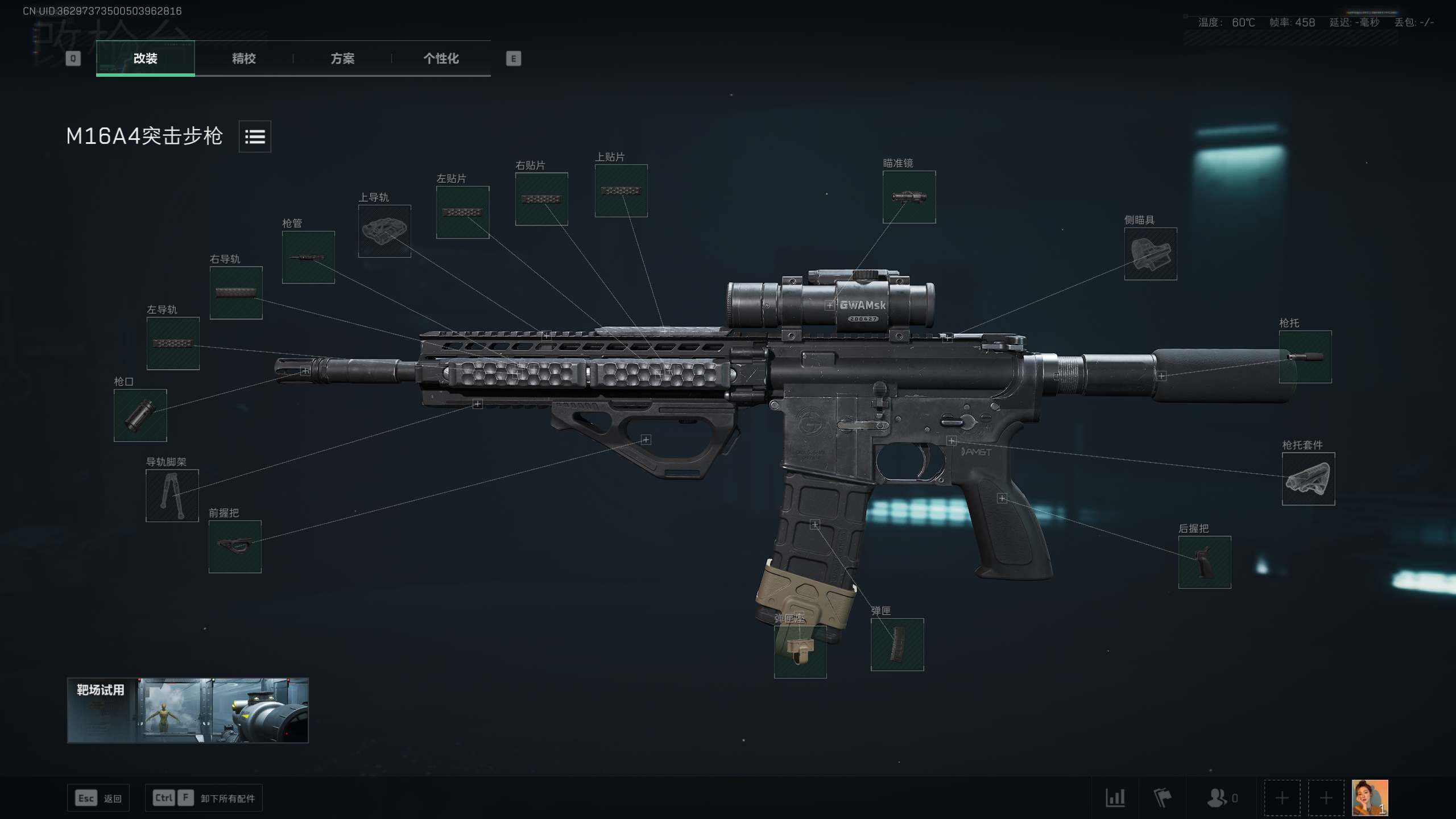Image resolution: width=1456 pixels, height=819 pixels.
Task: Select the 弹匣座 magazine well slot
Action: coord(800,651)
